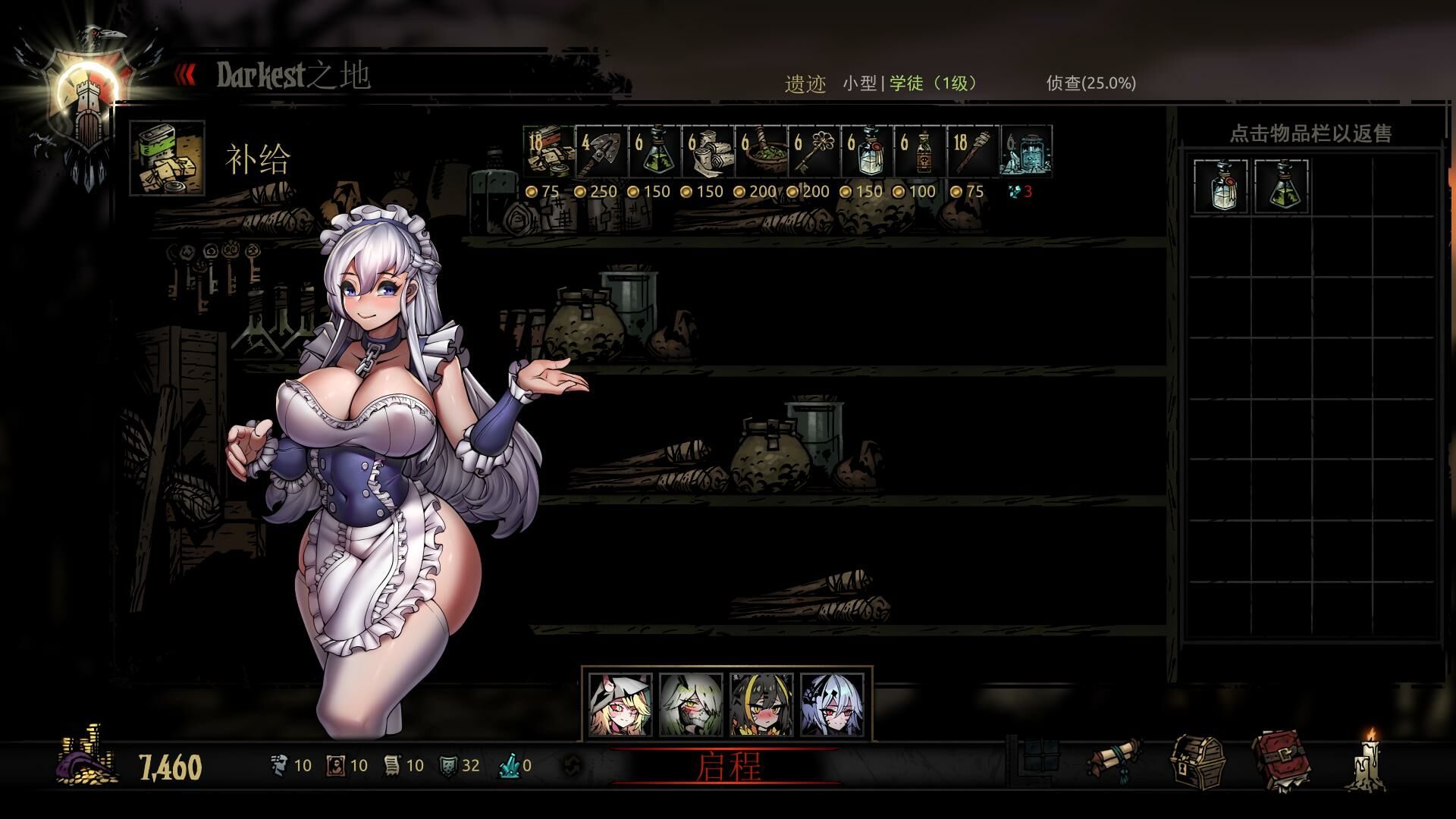
Task: Click the candle icon
Action: point(1368,761)
